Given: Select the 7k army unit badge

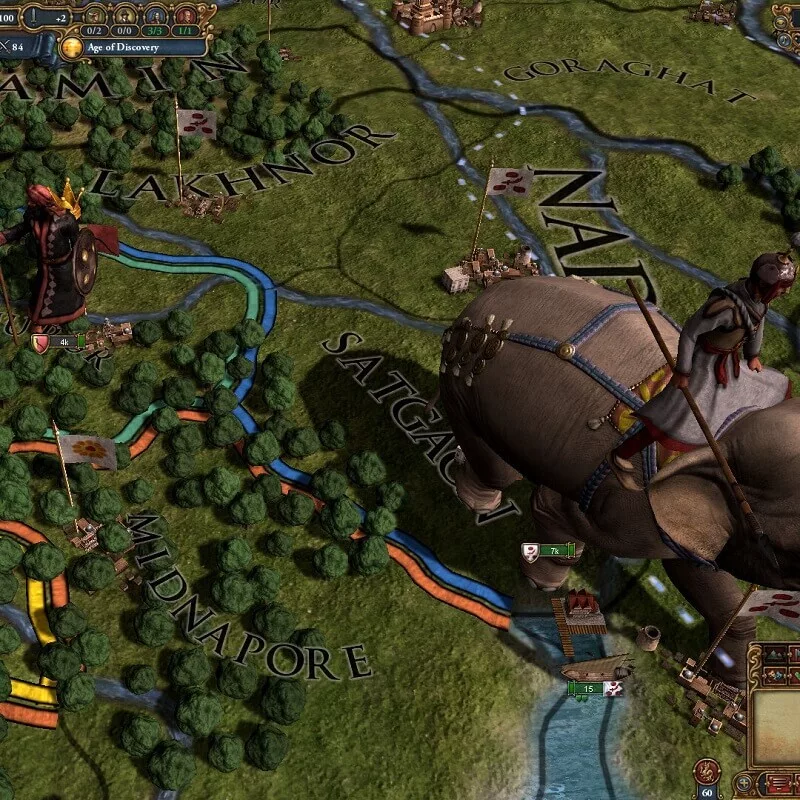Looking at the screenshot, I should 549,550.
